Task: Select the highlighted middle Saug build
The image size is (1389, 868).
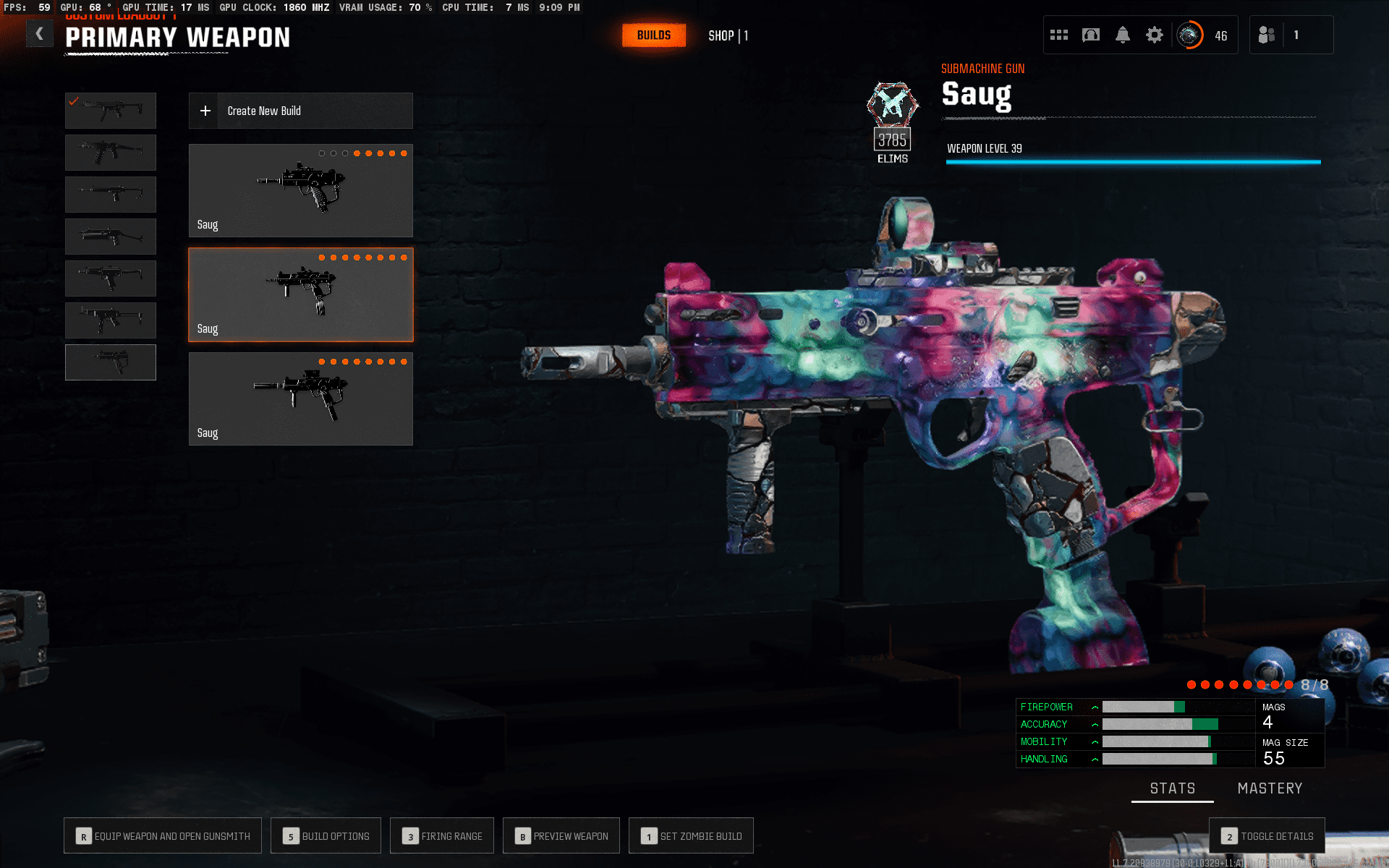Action: coord(300,294)
